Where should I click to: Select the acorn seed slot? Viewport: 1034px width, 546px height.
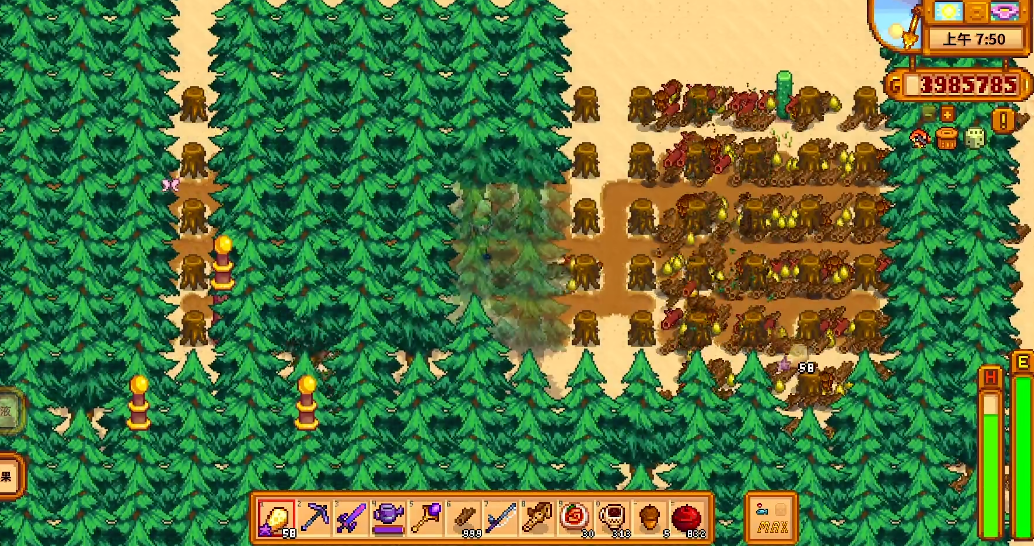pos(649,518)
